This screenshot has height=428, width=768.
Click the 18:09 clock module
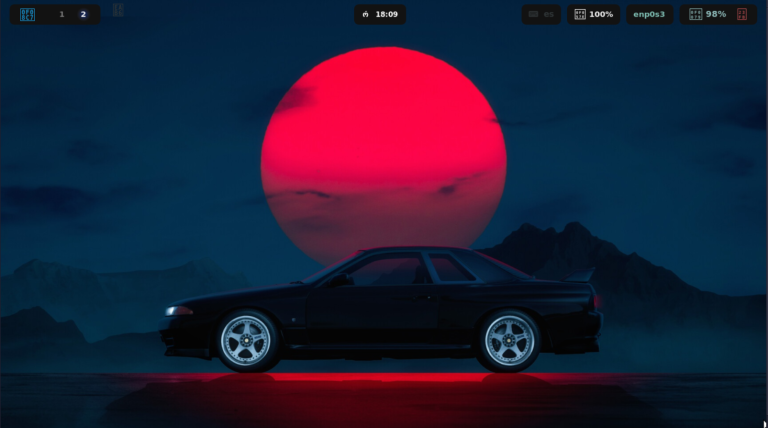[380, 14]
